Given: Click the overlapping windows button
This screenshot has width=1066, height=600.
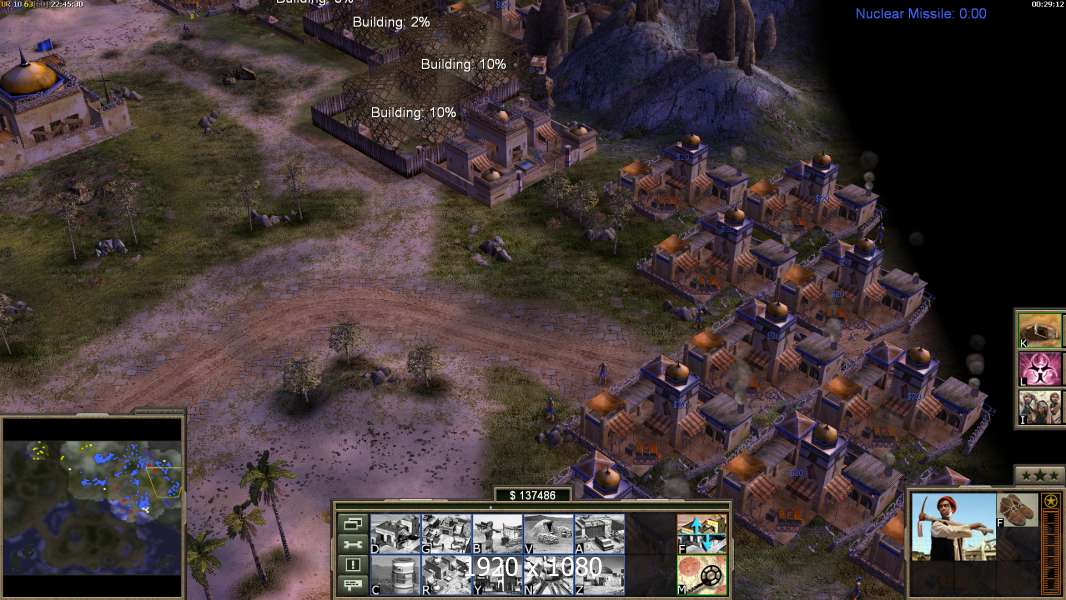Looking at the screenshot, I should tap(352, 523).
